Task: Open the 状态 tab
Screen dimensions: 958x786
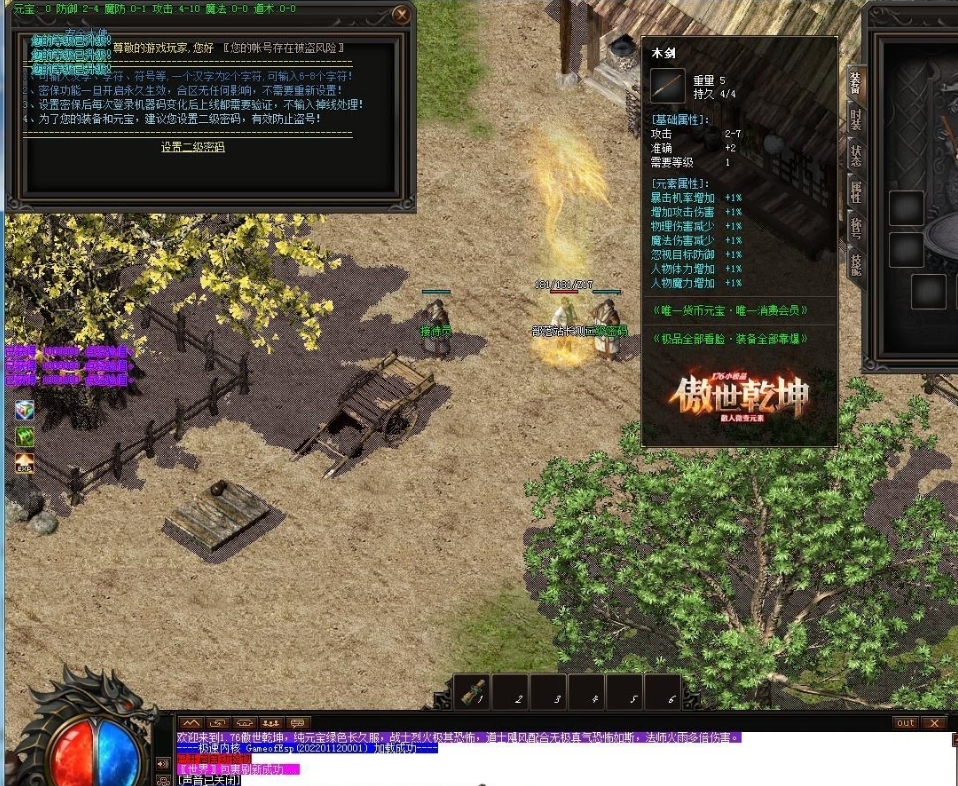Action: 856,154
